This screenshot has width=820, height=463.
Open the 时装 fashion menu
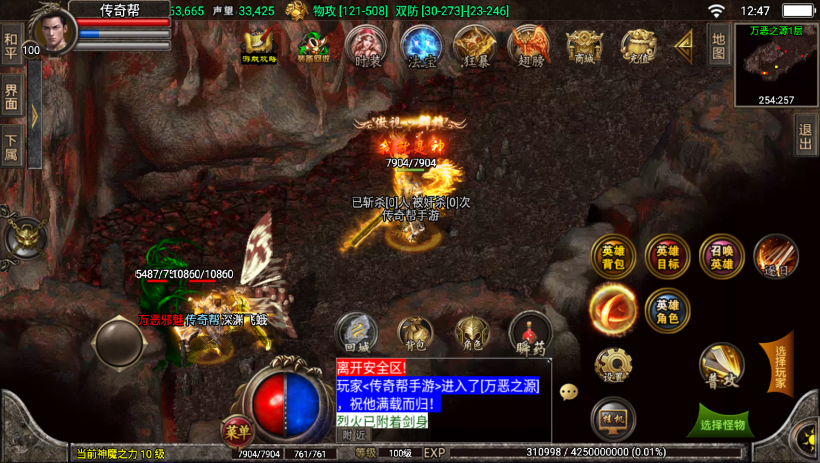pyautogui.click(x=367, y=46)
